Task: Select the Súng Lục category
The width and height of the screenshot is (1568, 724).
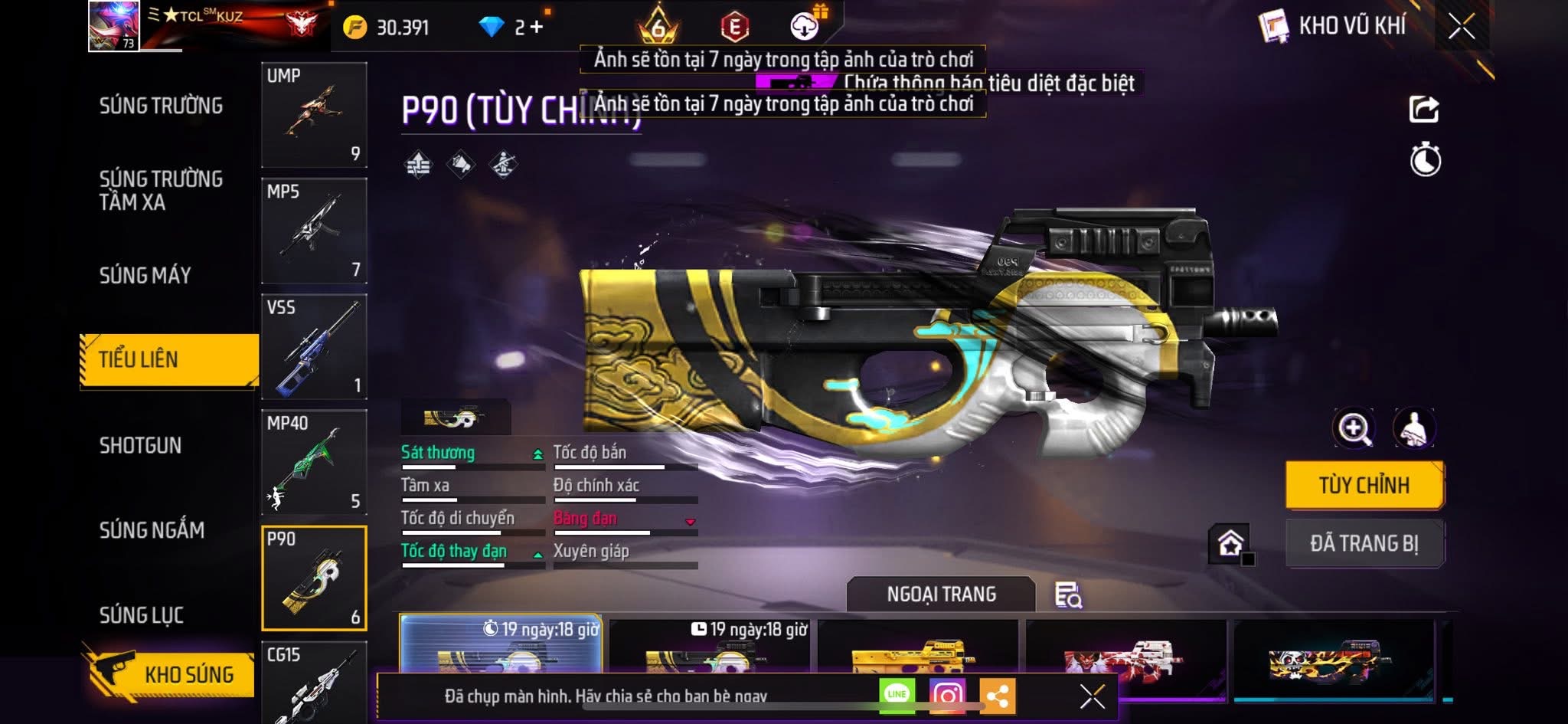Action: [142, 614]
